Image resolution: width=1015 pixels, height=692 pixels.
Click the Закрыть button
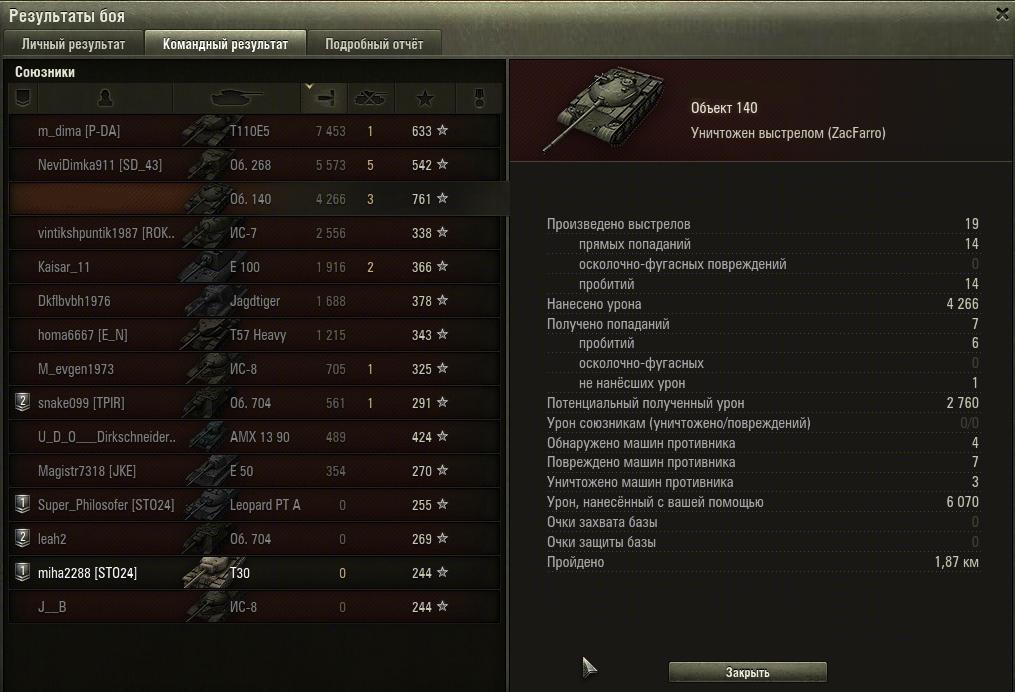(747, 672)
